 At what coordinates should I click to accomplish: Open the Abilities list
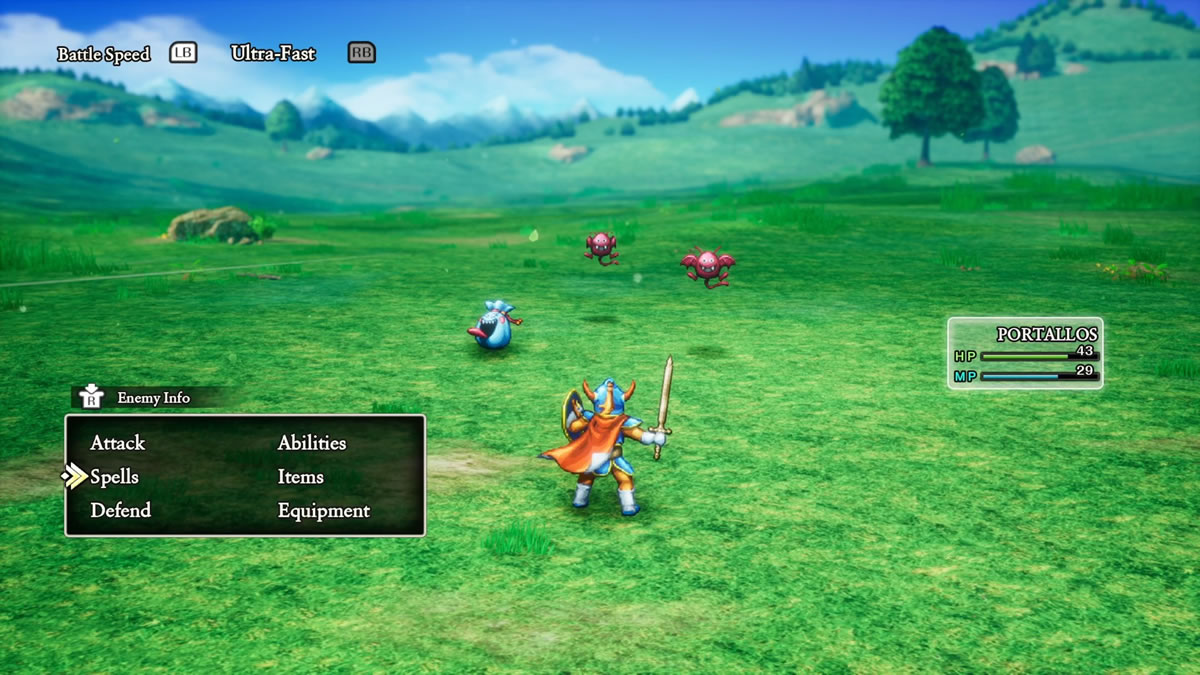tap(311, 443)
